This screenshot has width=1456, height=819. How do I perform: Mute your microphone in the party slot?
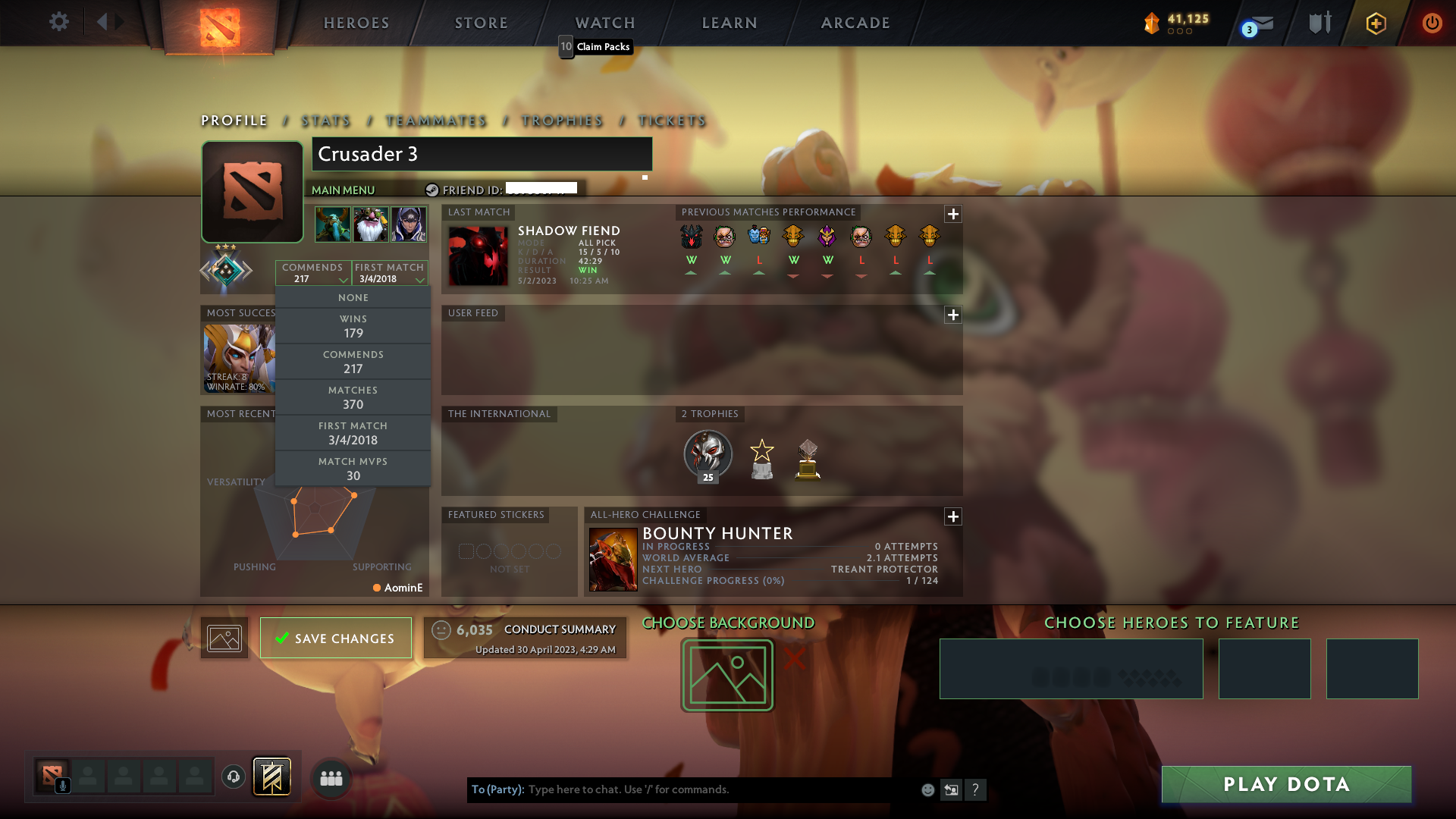point(63,786)
